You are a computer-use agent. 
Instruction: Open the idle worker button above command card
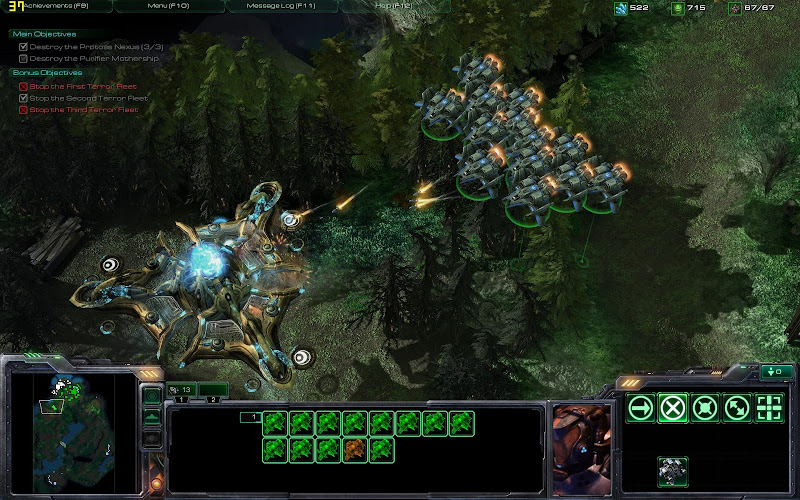[774, 372]
